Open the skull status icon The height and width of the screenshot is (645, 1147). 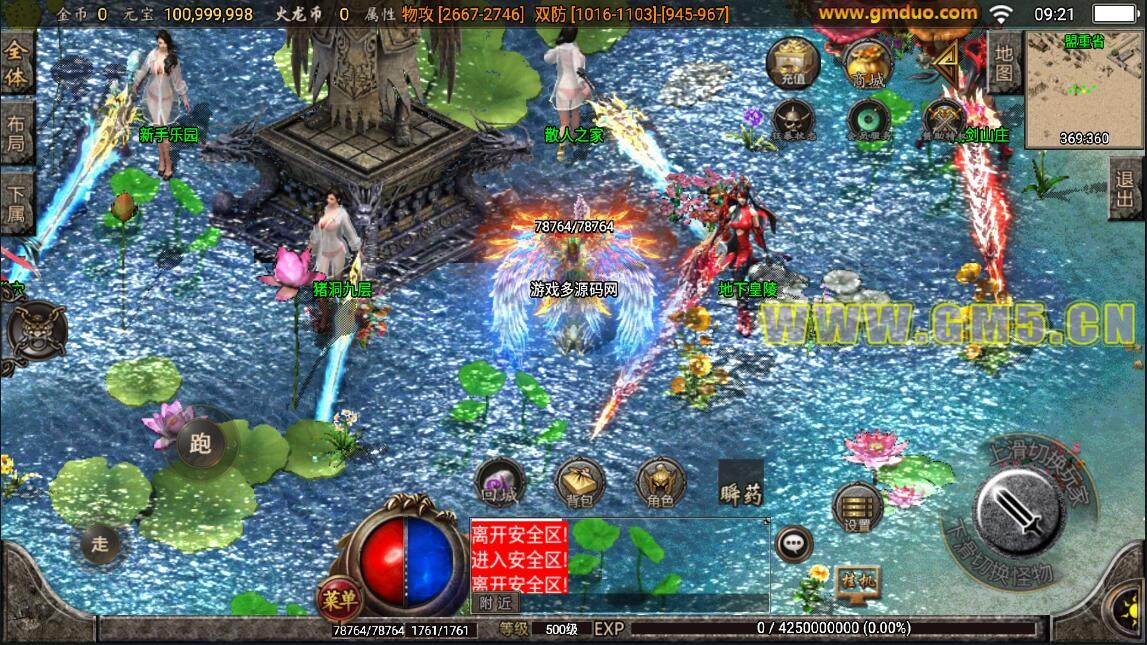point(793,120)
